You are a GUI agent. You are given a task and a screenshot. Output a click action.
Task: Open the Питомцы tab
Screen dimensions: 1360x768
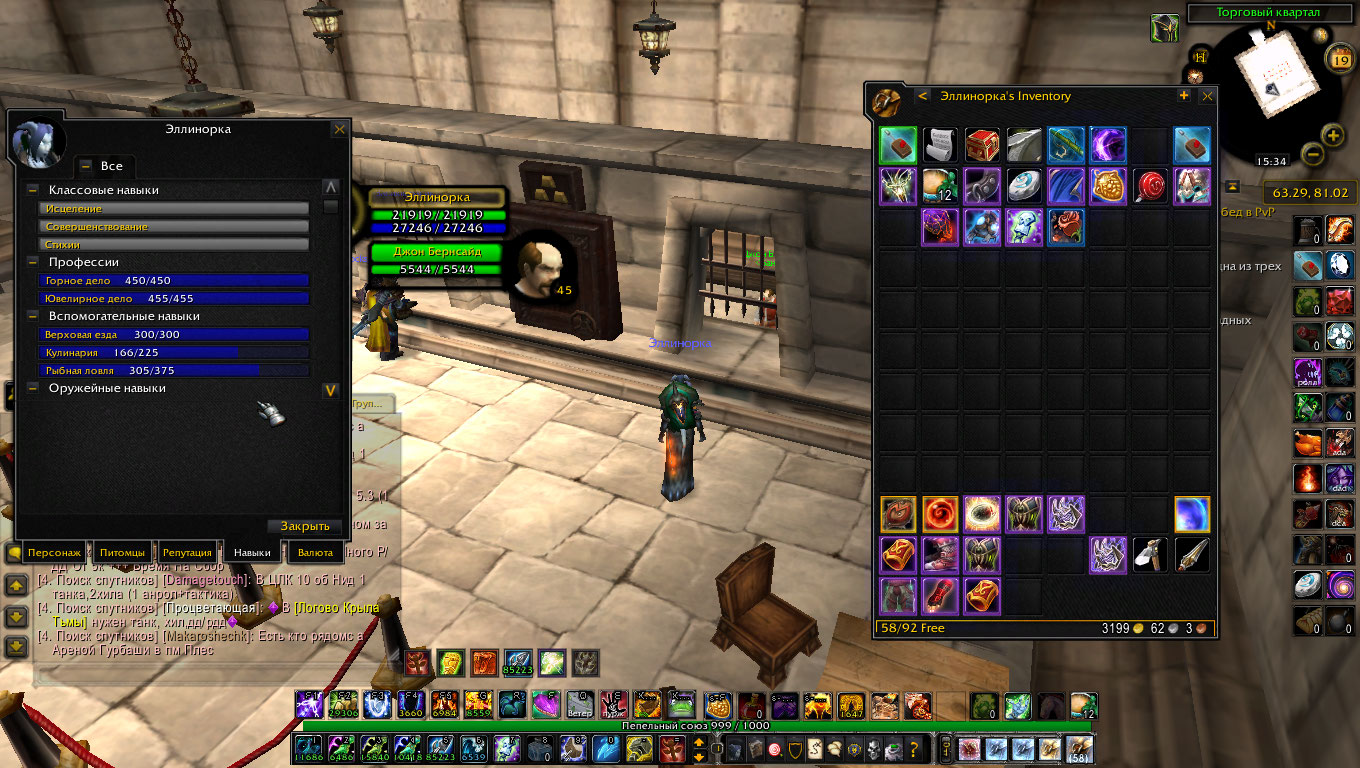tap(123, 553)
